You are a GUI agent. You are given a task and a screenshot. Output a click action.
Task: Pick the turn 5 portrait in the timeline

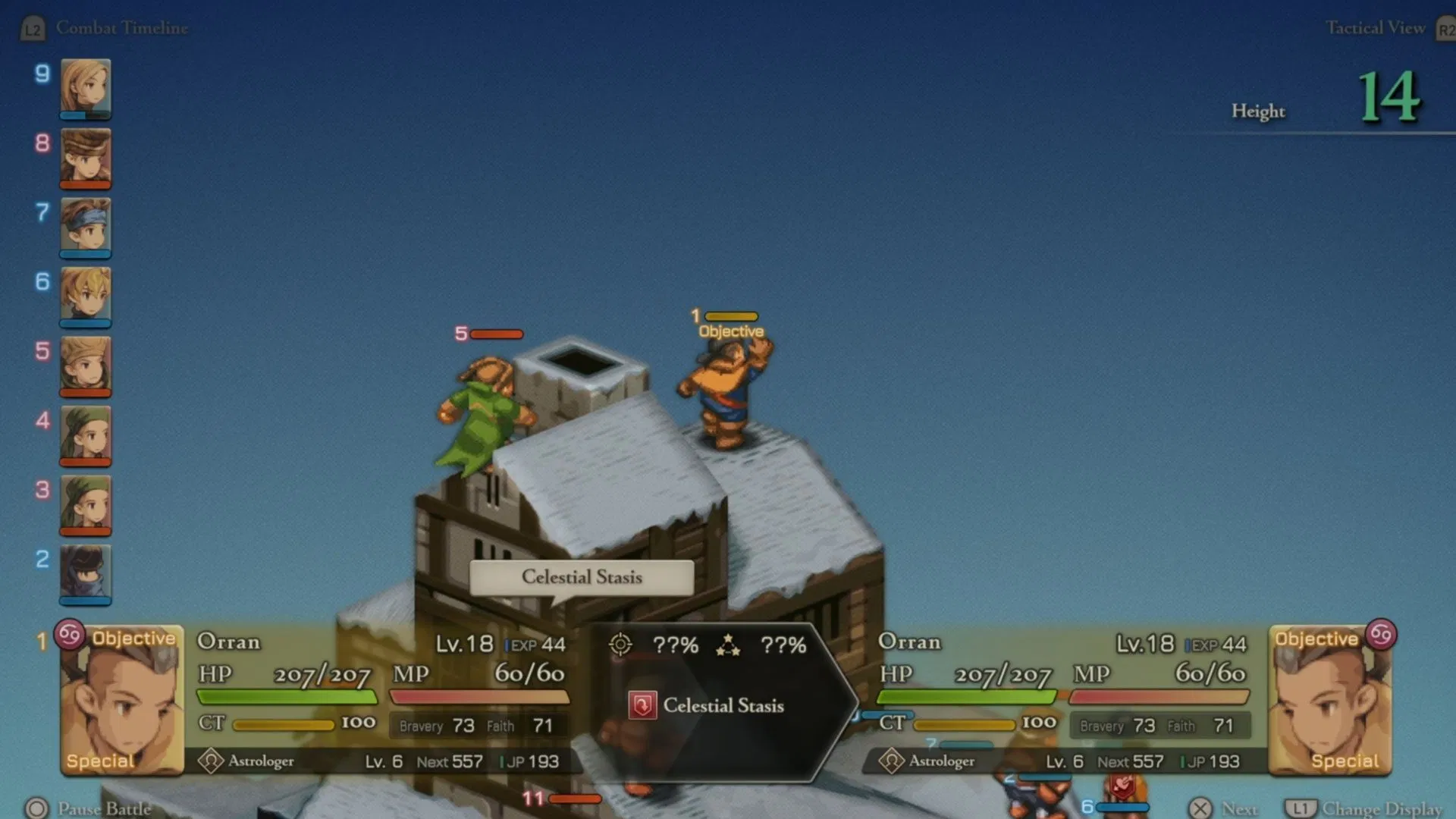(x=86, y=365)
